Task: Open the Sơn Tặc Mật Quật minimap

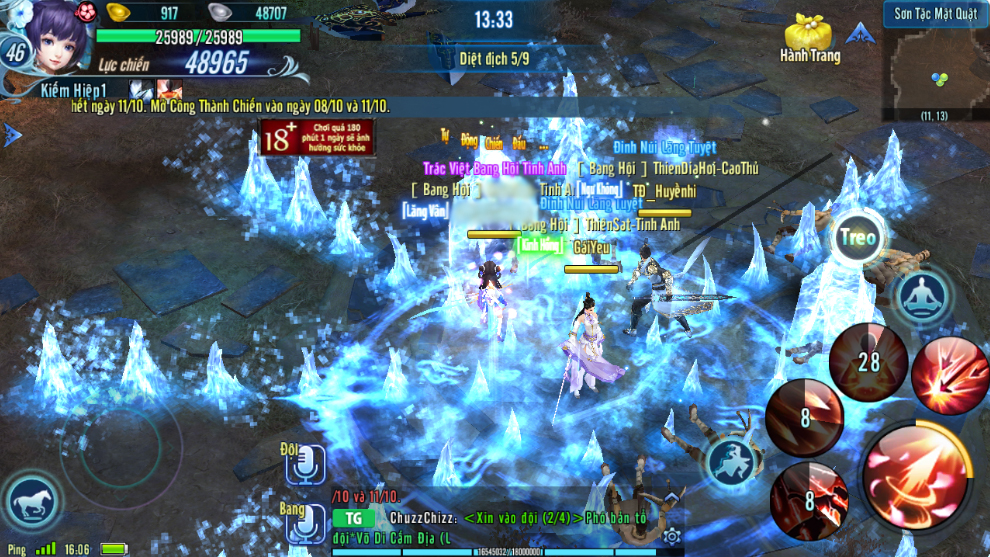Action: coord(936,66)
